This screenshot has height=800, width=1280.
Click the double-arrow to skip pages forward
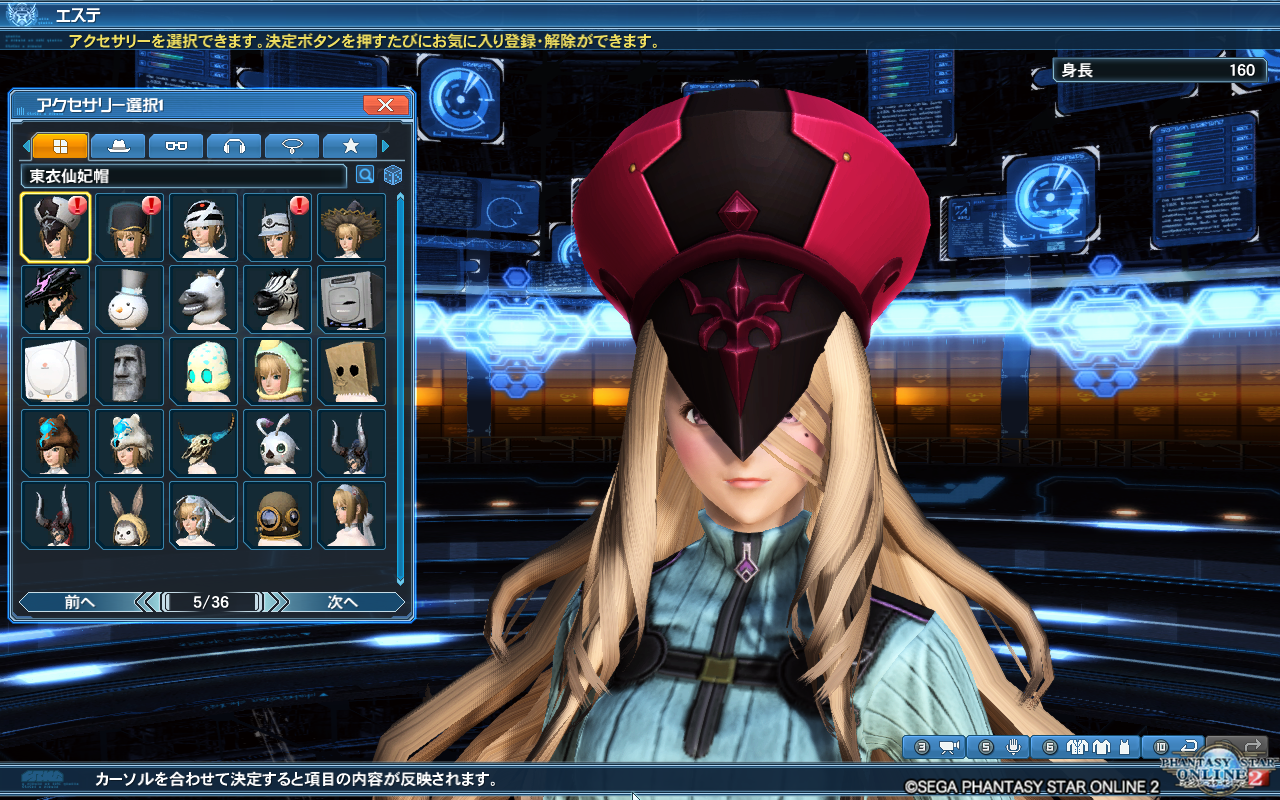281,602
